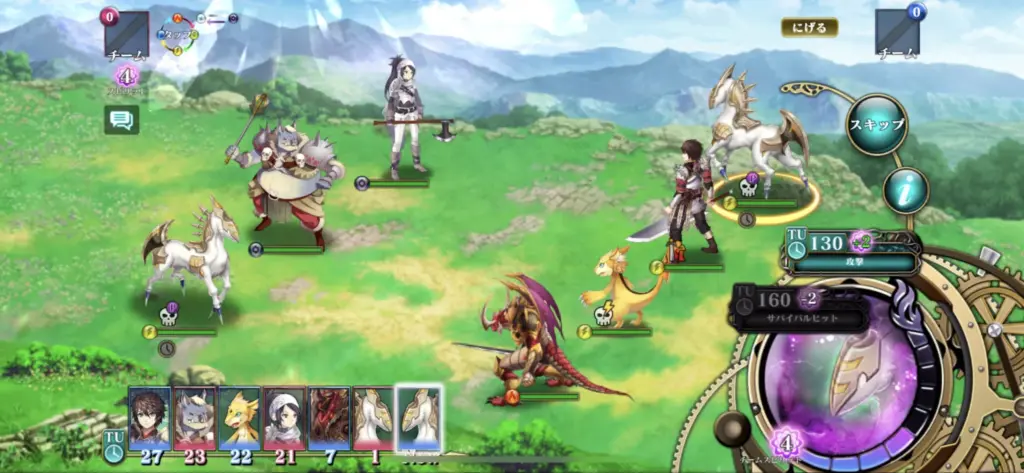Open the info "i" orb button
The image size is (1024, 473).
point(905,190)
